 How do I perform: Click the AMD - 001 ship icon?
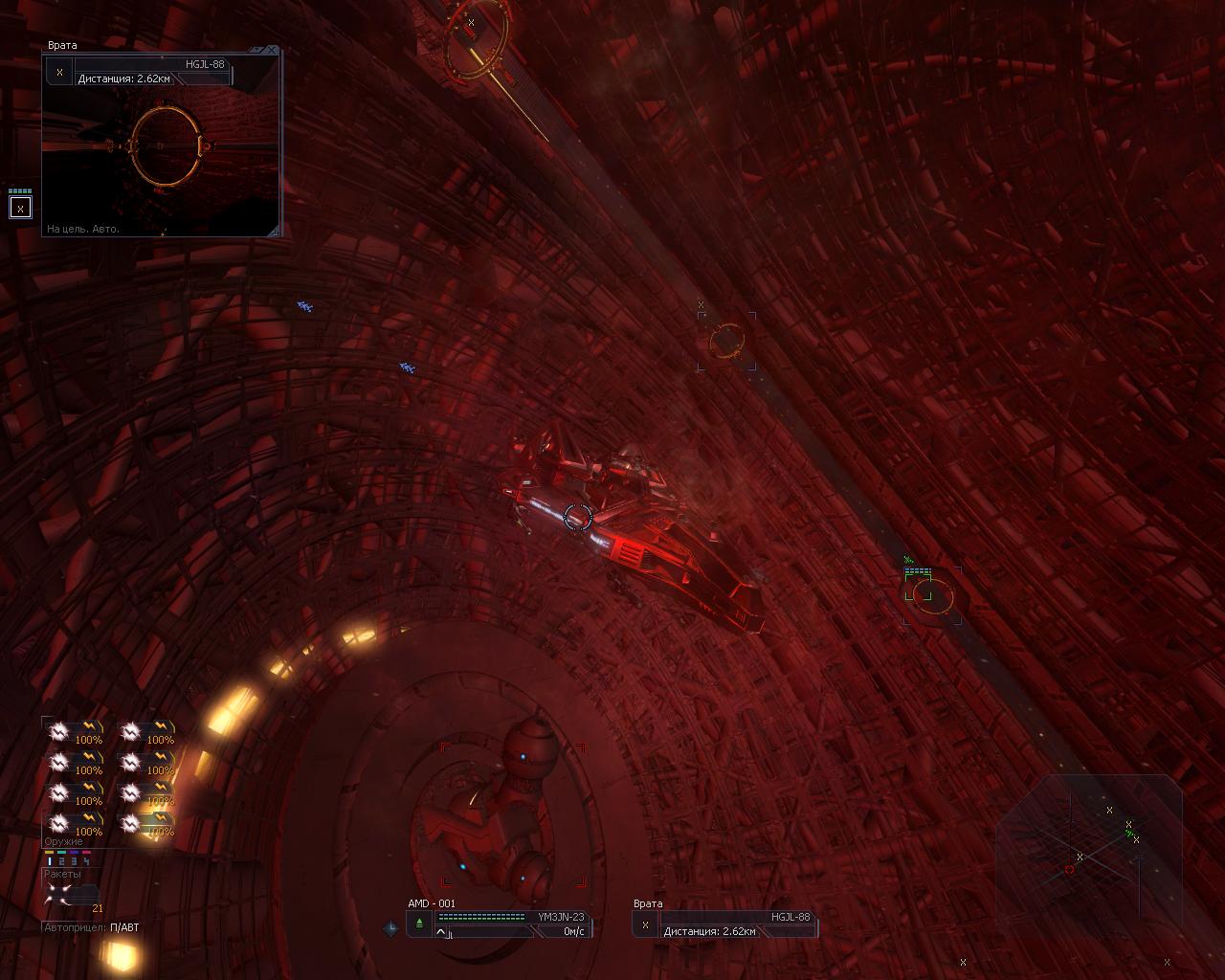point(419,924)
